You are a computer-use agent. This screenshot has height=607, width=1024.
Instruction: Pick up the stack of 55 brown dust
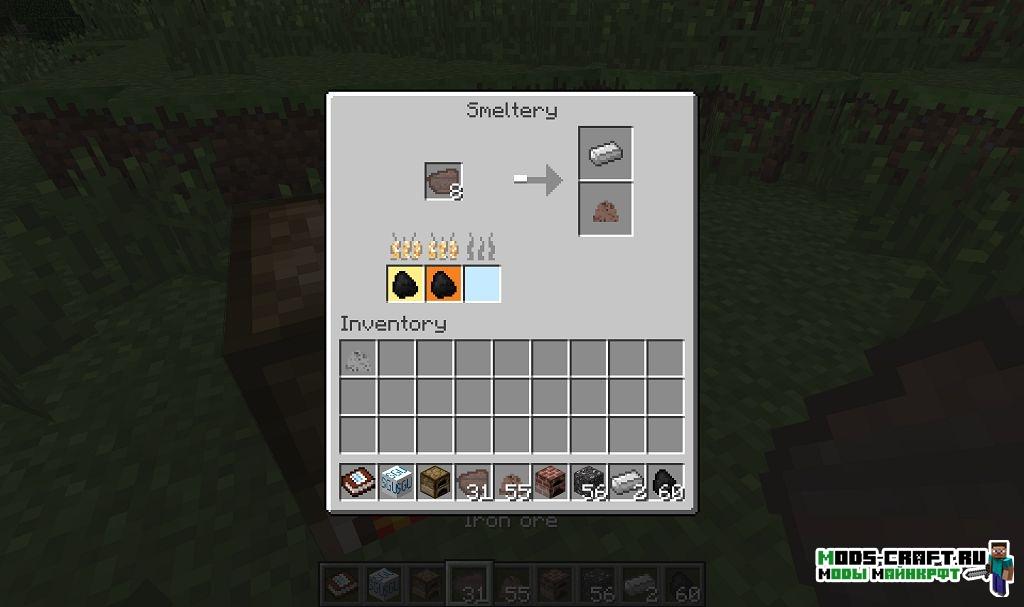(511, 482)
